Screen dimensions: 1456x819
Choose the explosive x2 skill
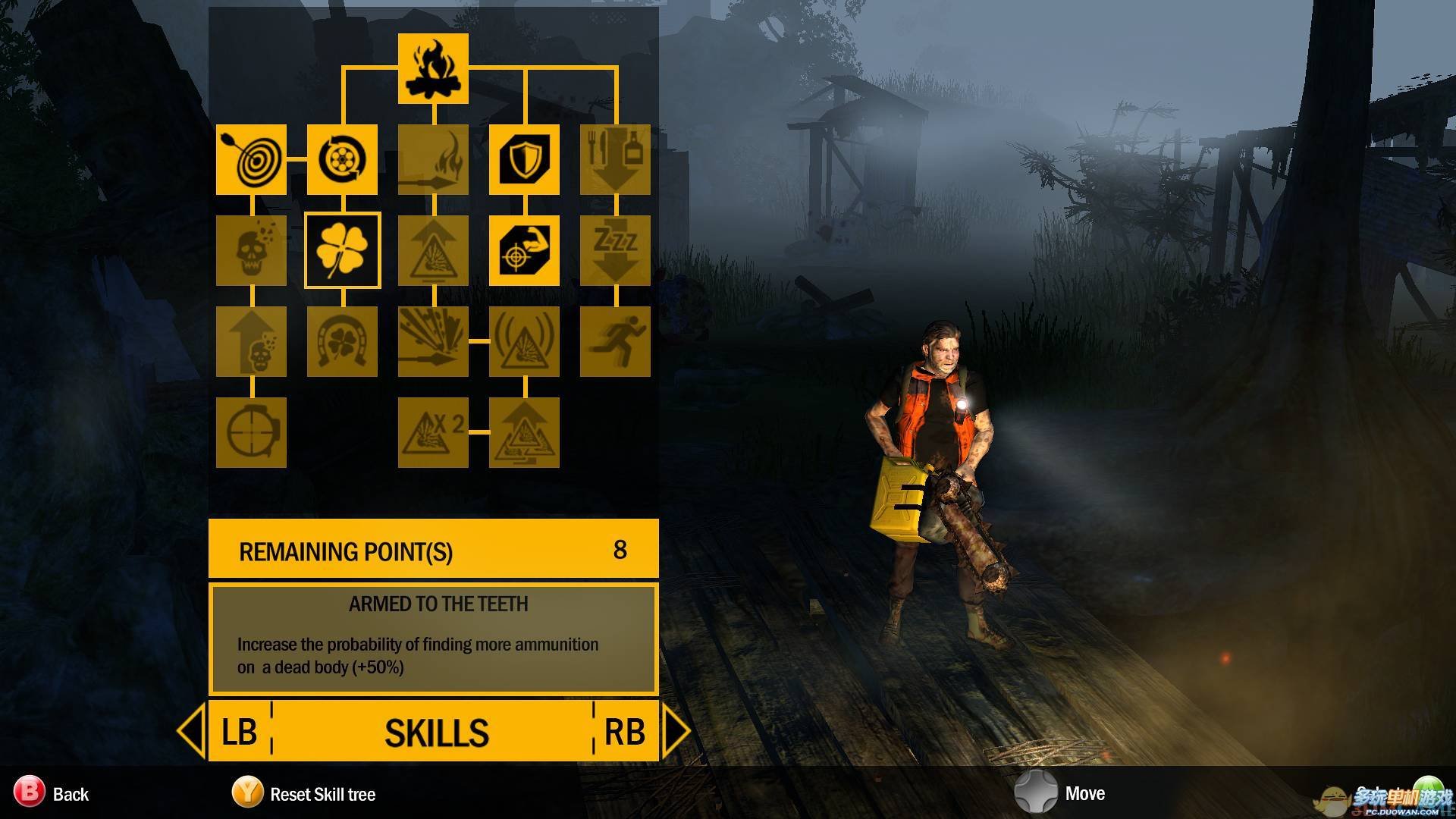coord(433,432)
